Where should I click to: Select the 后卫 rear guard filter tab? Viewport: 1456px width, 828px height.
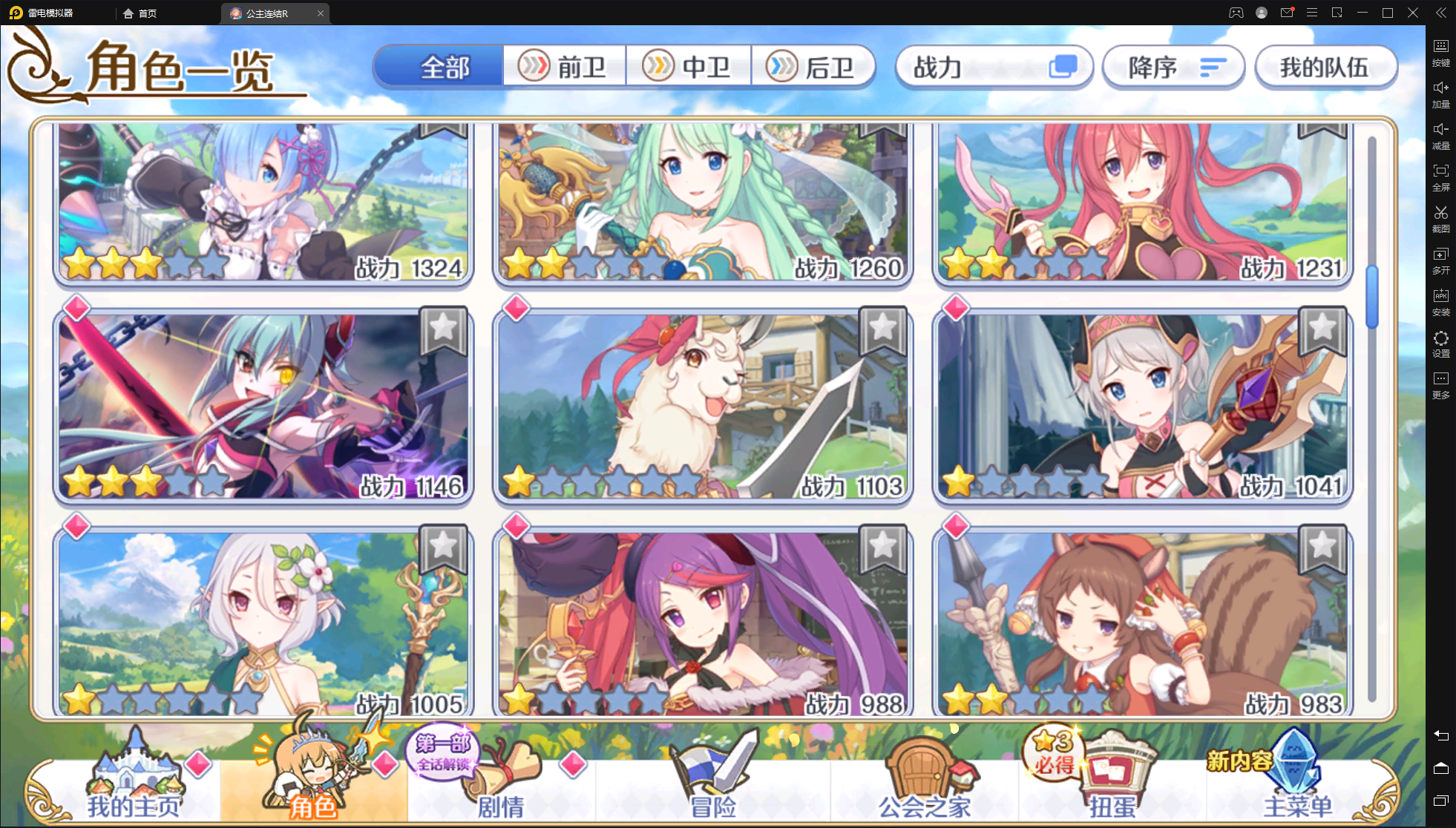tap(814, 66)
